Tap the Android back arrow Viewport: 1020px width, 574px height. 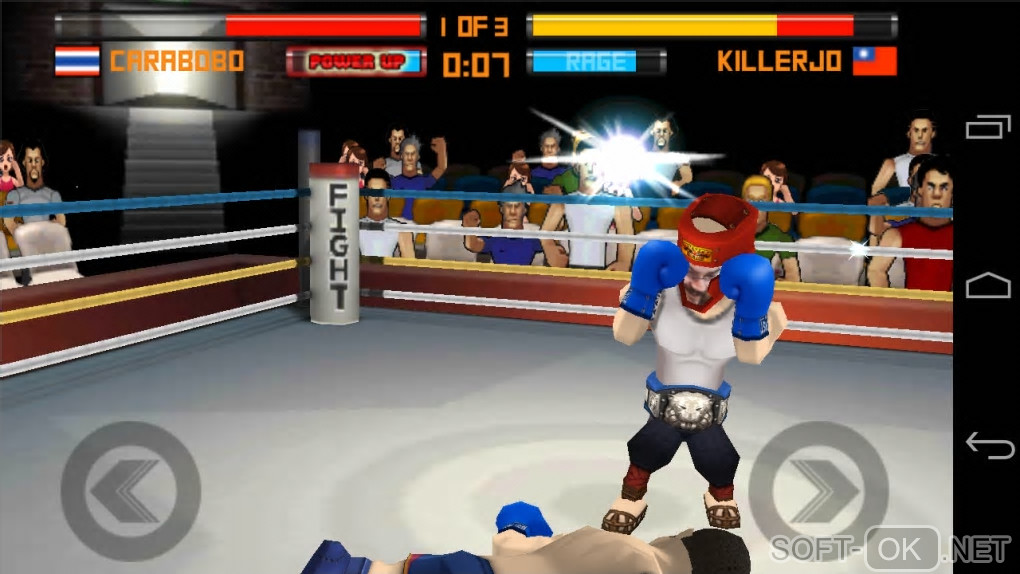[988, 445]
